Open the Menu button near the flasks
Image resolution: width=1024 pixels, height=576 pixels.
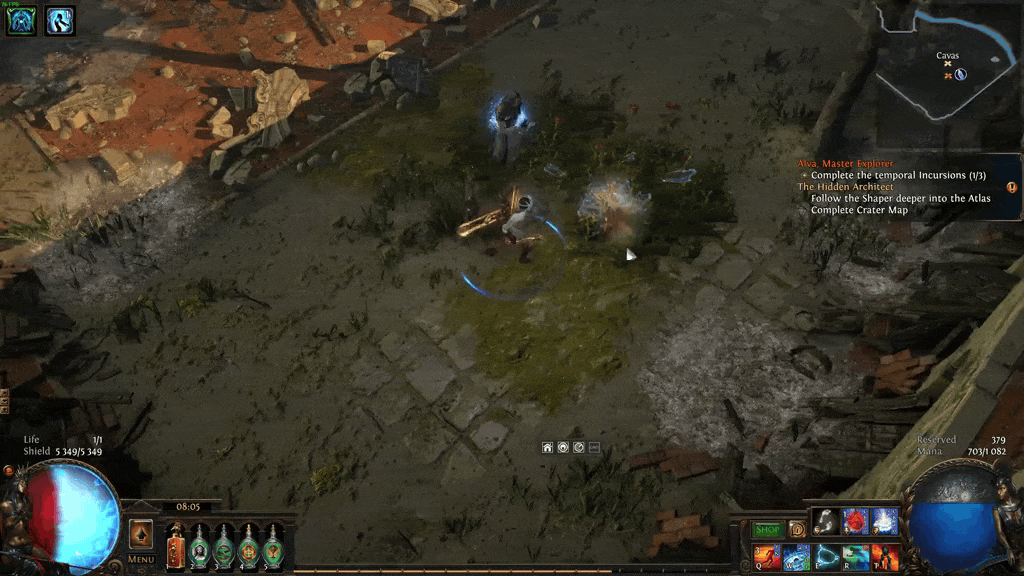[141, 559]
